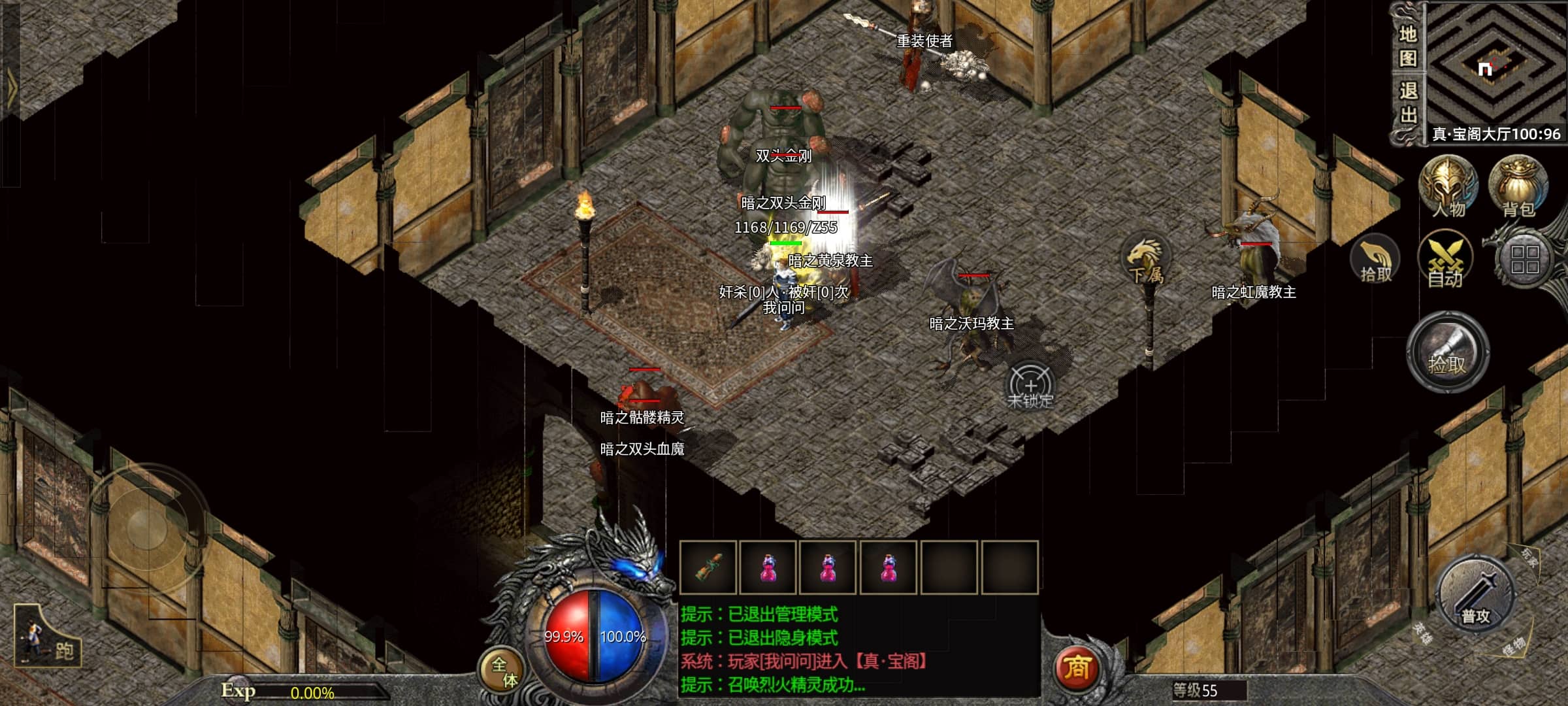Open the 人物 character sheet
The width and height of the screenshot is (1568, 706).
pyautogui.click(x=1448, y=186)
